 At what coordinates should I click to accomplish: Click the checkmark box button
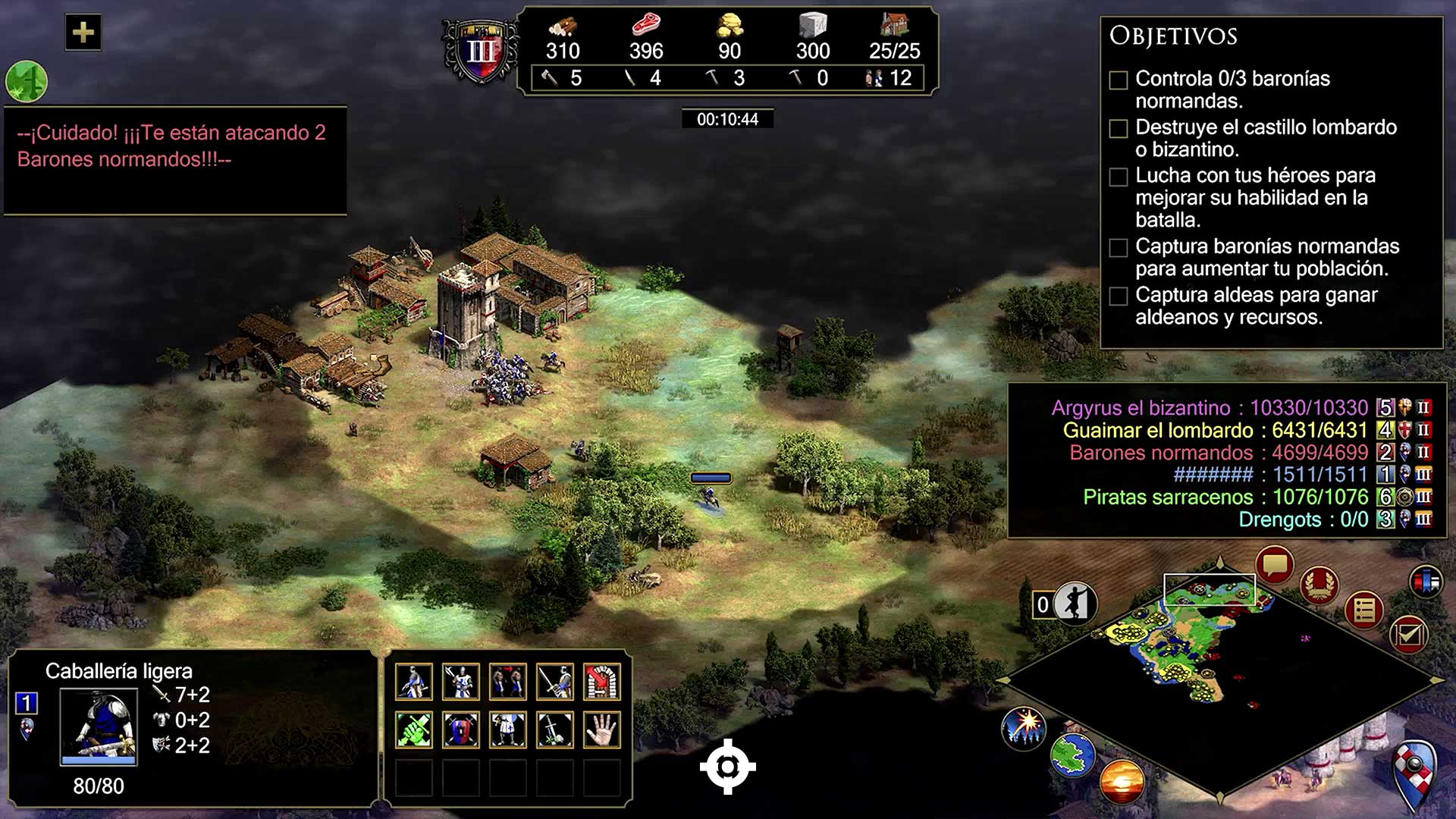pyautogui.click(x=1409, y=634)
